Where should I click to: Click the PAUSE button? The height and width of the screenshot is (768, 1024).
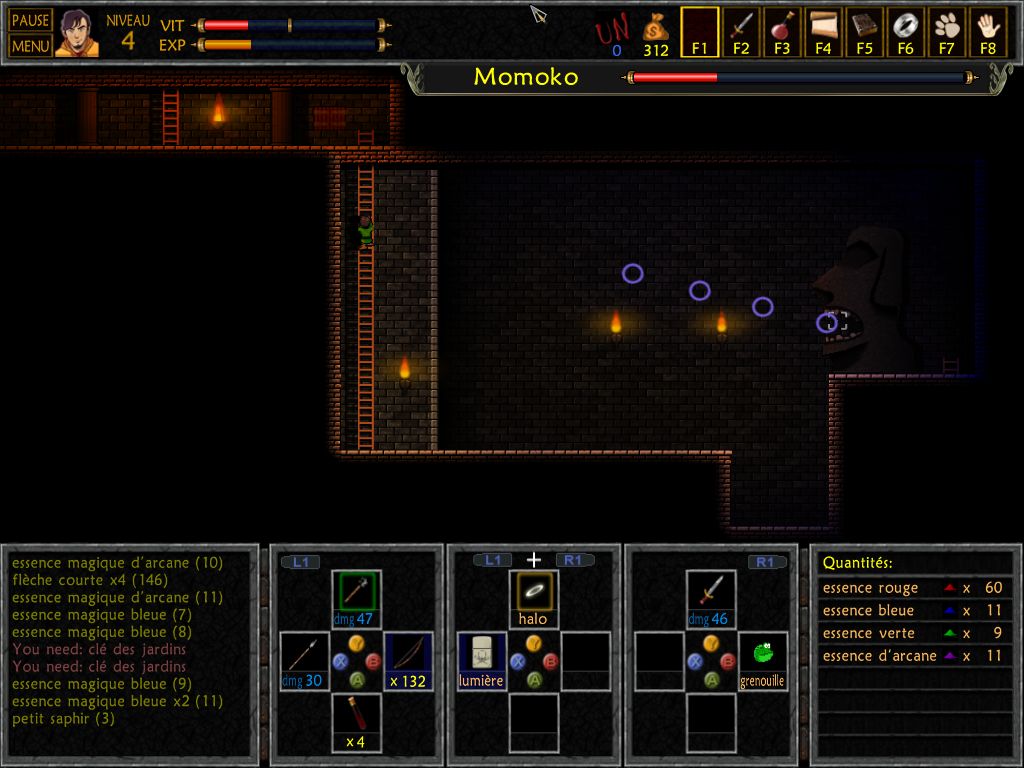30,21
